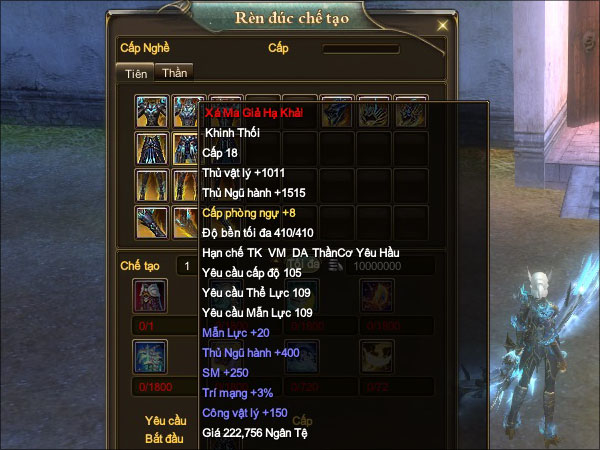Choose the golden leg armor recipe slot
The height and width of the screenshot is (450, 600).
(x=152, y=185)
